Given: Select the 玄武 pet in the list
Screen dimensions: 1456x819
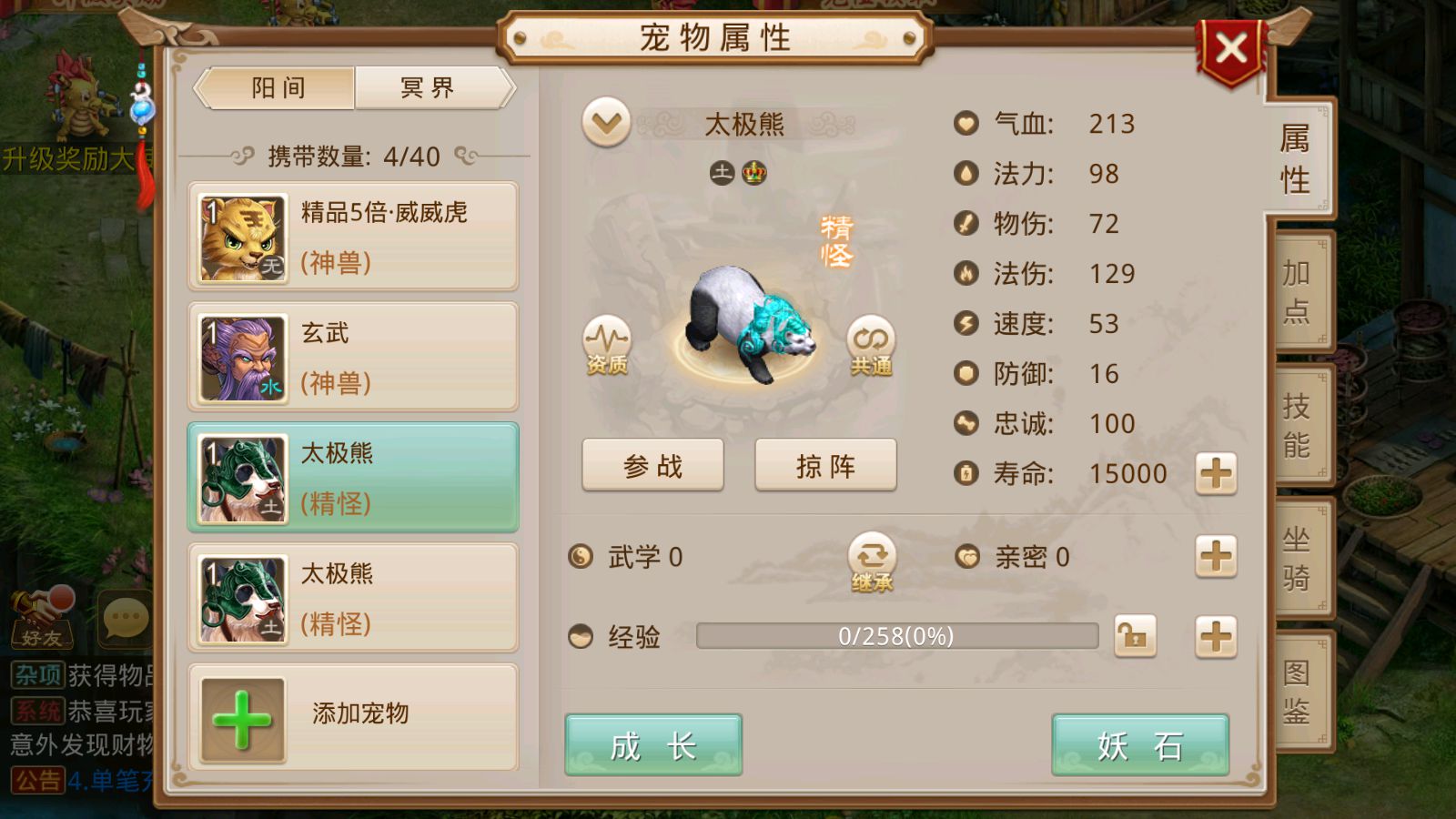Looking at the screenshot, I should coord(352,357).
